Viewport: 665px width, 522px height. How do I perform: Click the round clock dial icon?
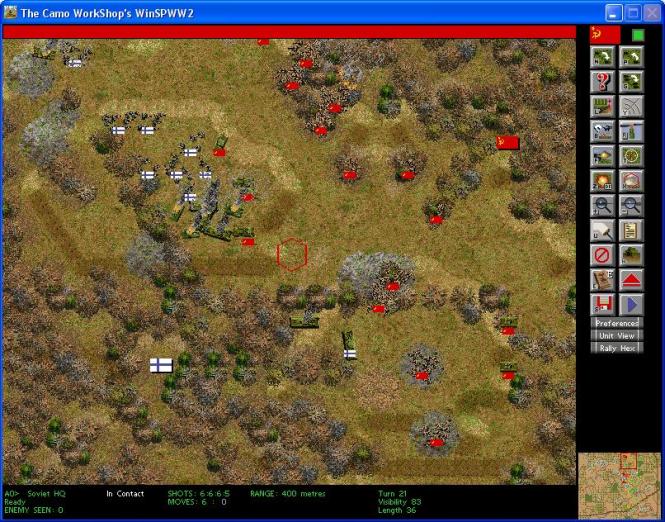pos(631,156)
